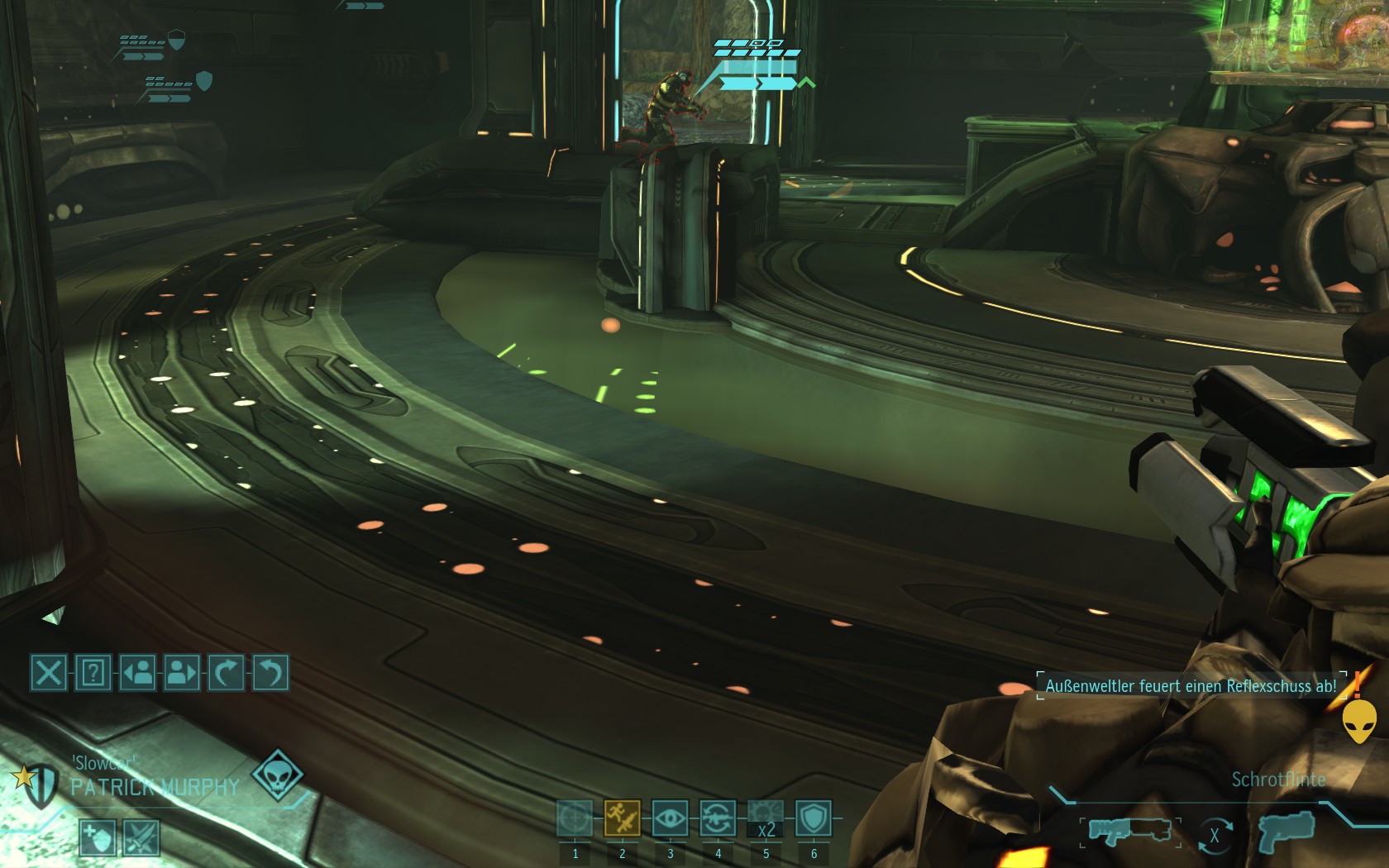Click the yellow alien head alert icon
This screenshot has width=1389, height=868.
click(x=1359, y=721)
